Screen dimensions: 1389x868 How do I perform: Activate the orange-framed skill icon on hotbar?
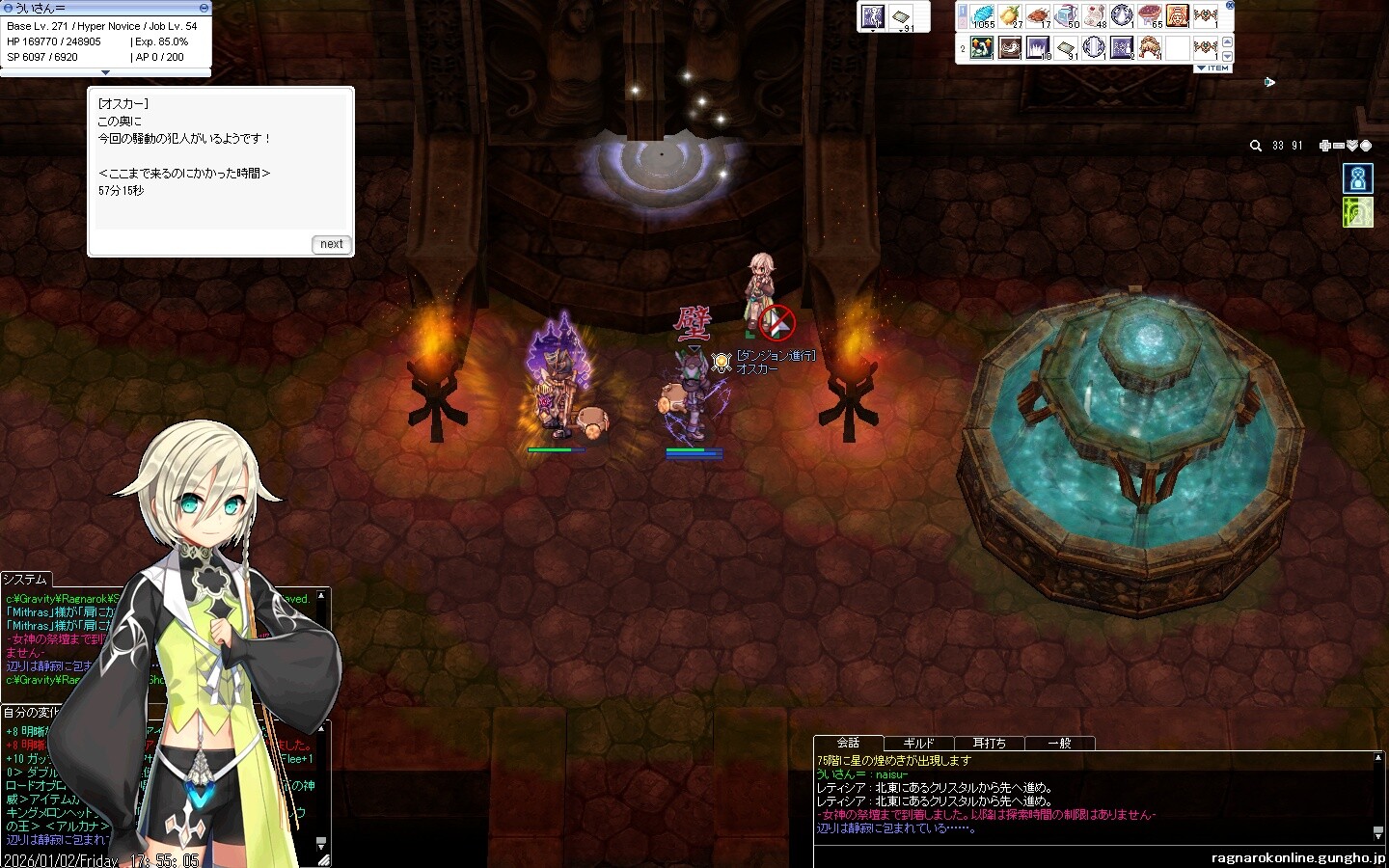click(x=1178, y=16)
